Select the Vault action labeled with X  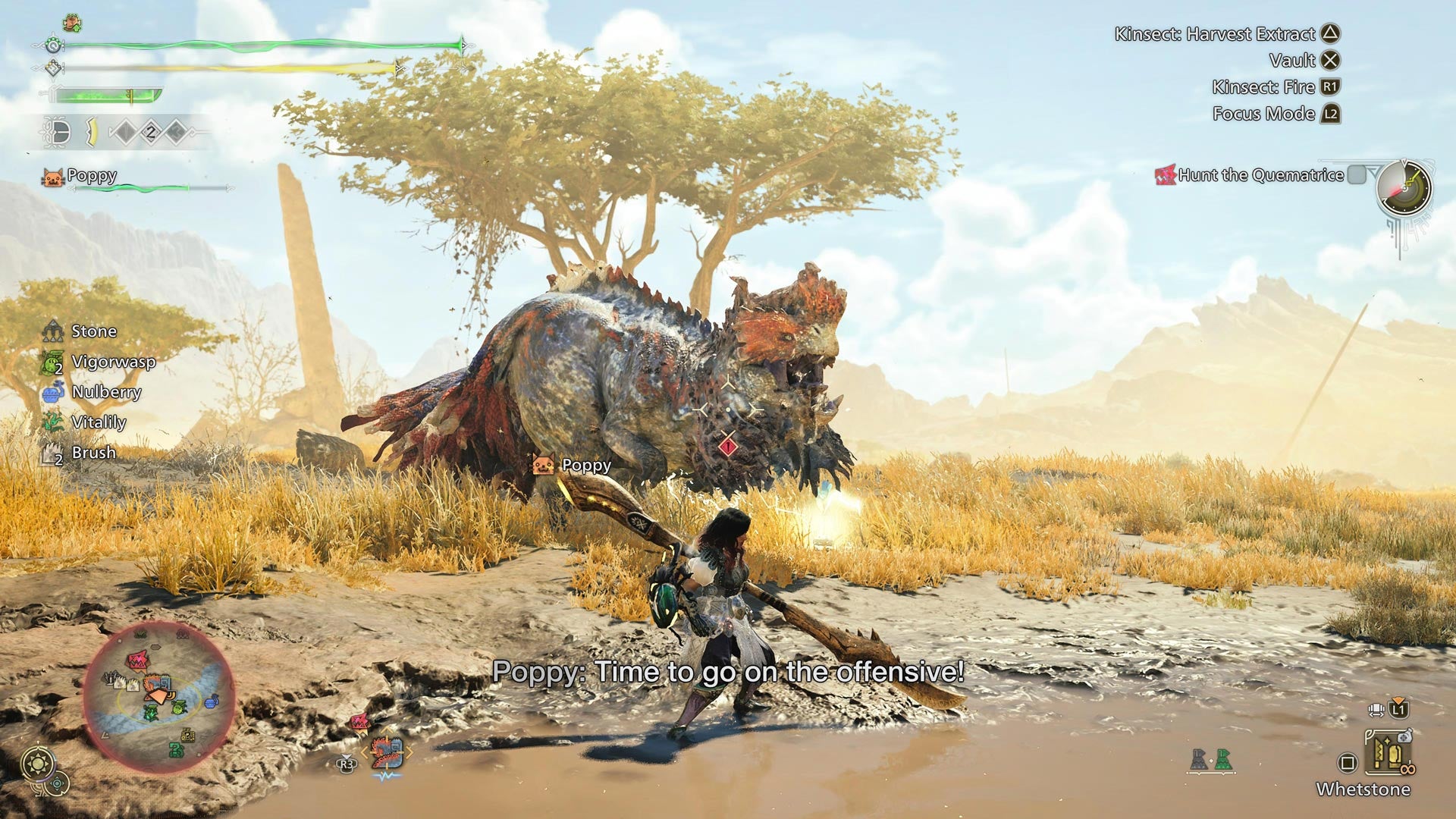[x=1332, y=61]
